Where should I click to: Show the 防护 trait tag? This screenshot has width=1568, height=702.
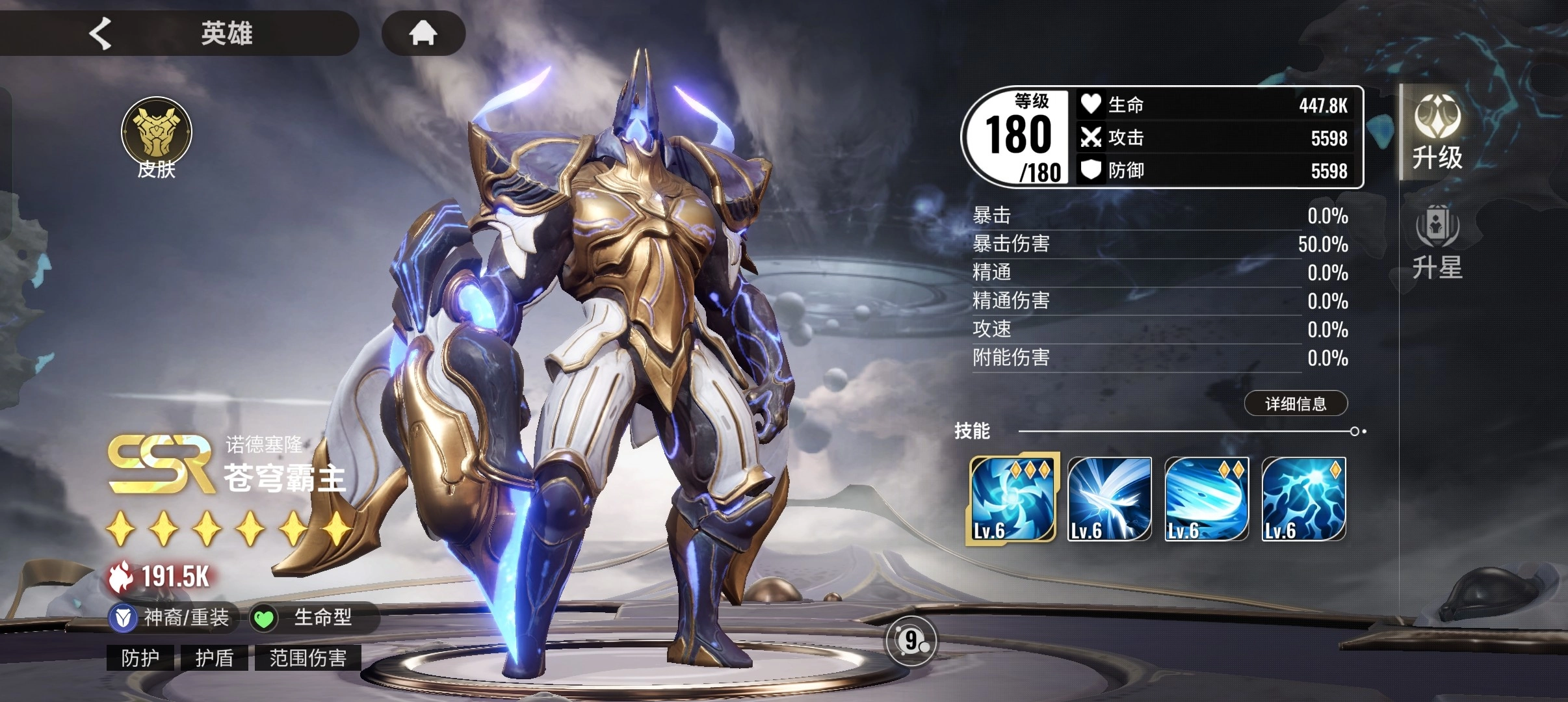click(140, 658)
